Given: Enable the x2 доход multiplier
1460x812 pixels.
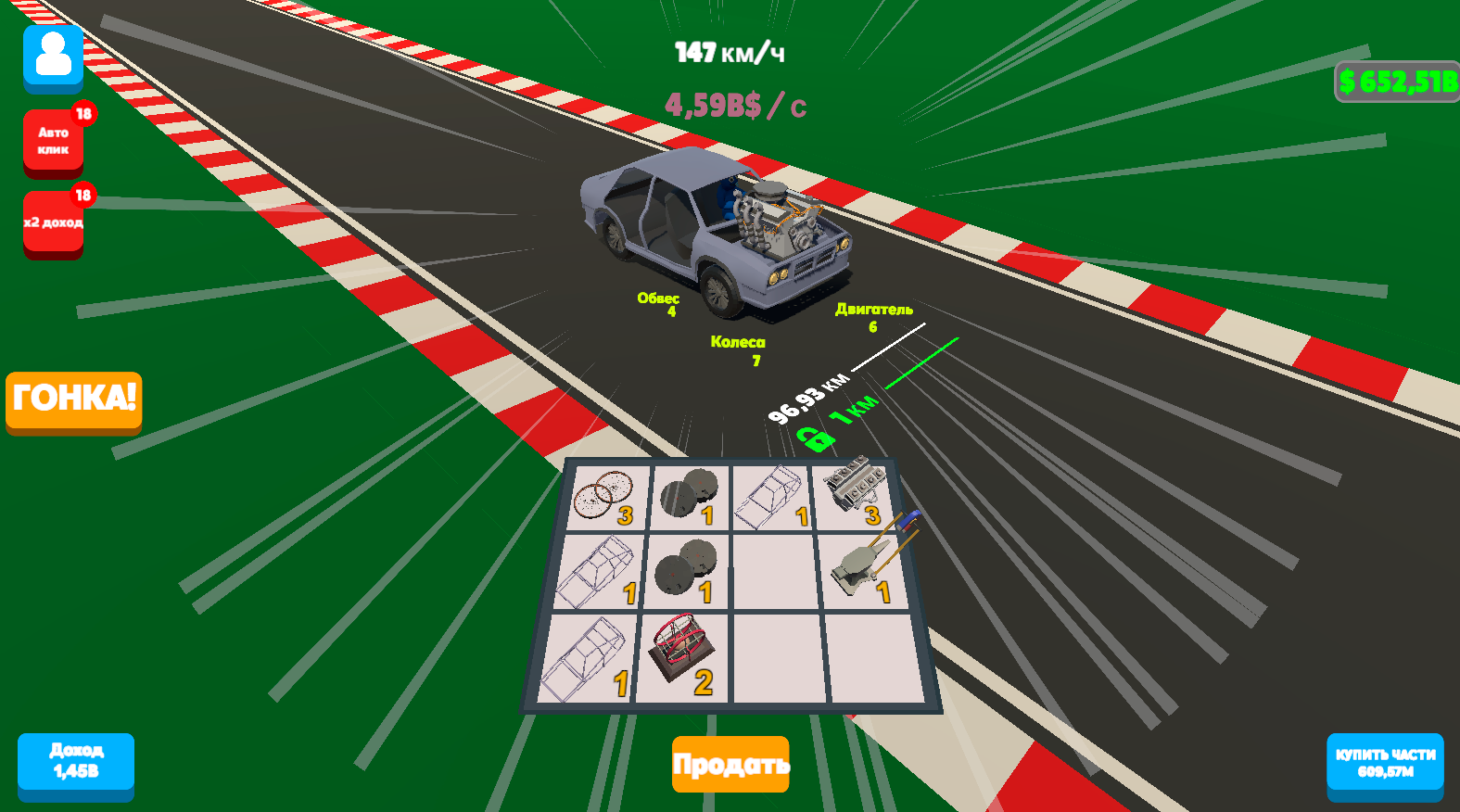Looking at the screenshot, I should [x=53, y=222].
